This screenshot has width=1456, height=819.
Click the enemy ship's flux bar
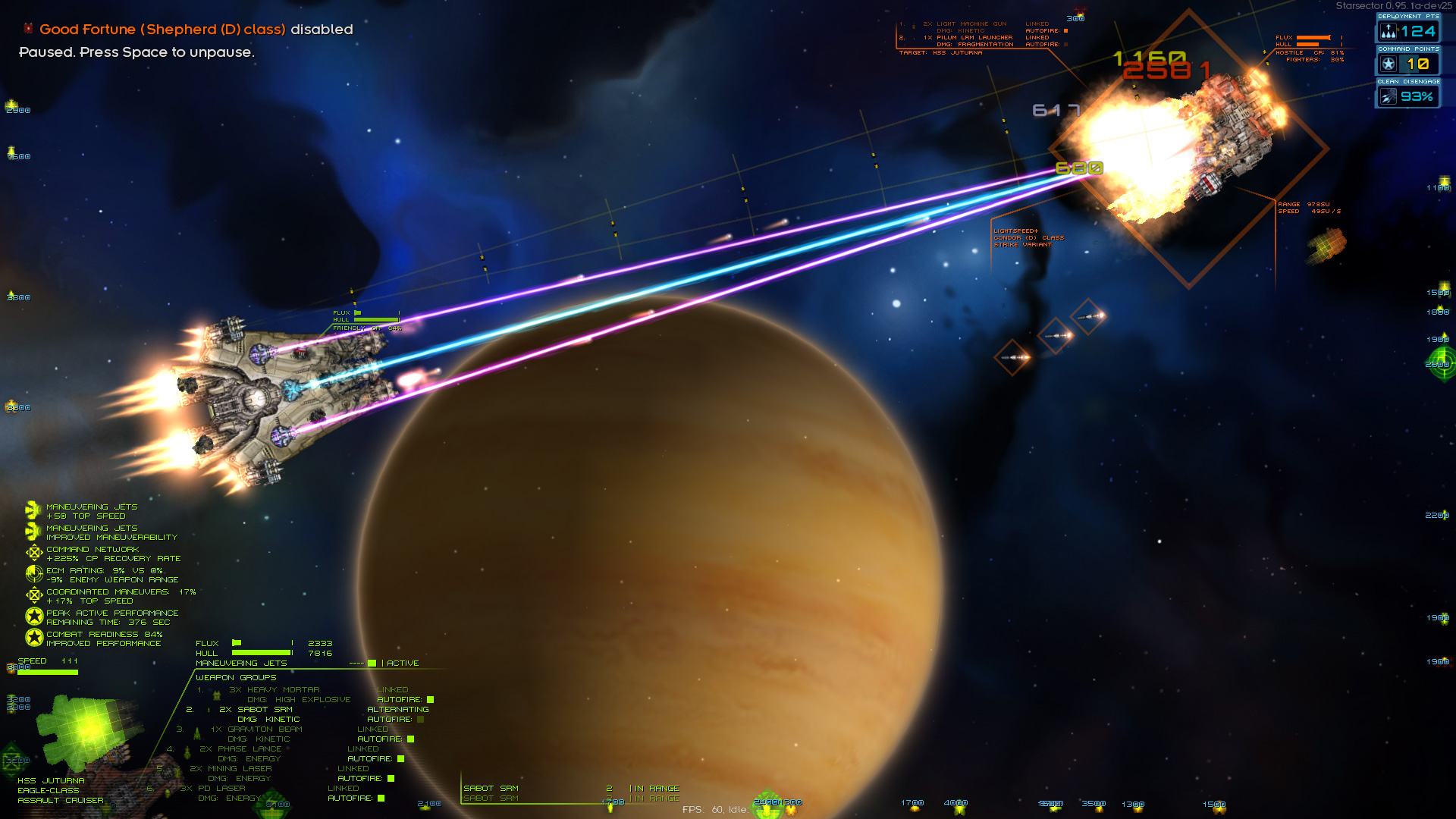pos(1312,36)
